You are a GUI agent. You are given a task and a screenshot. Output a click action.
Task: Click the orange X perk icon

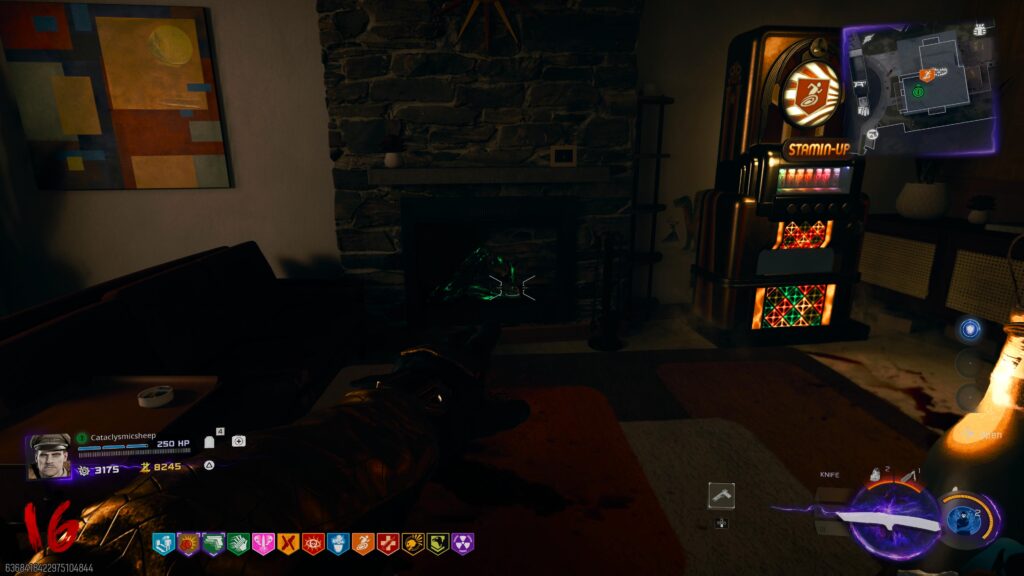pos(288,544)
